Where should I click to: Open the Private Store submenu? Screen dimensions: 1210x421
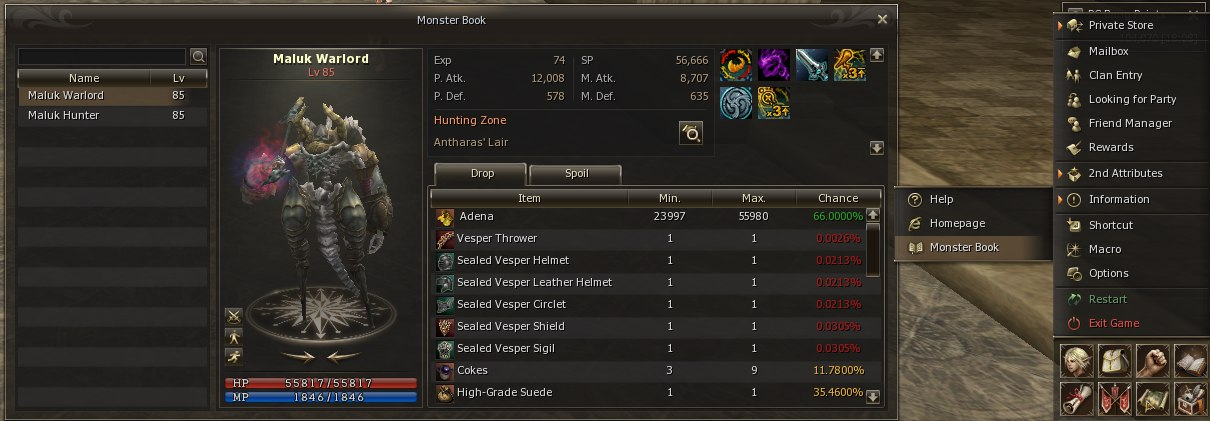[x=1120, y=25]
